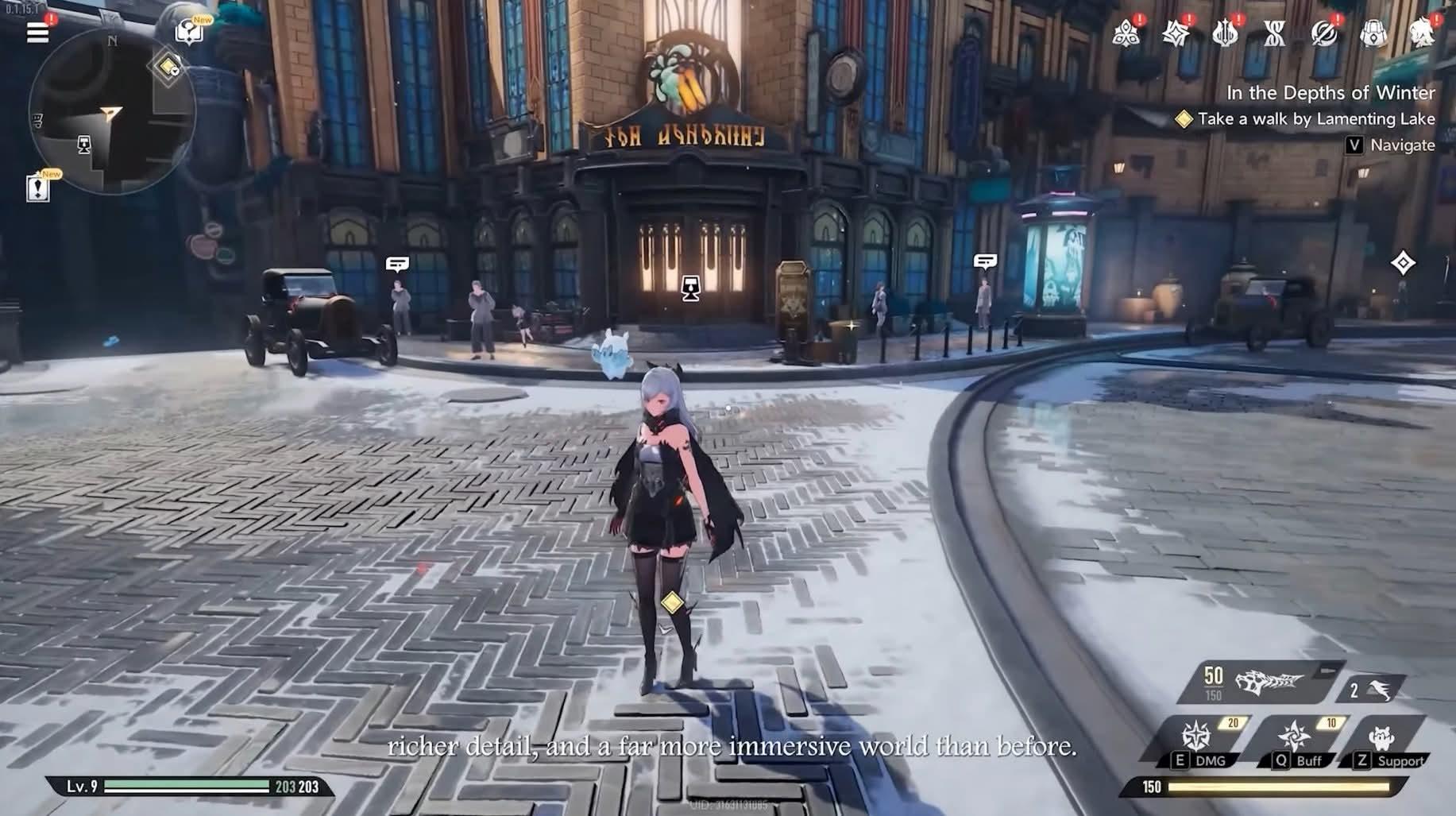Open the circular minimap
The image size is (1456, 816).
pos(110,113)
